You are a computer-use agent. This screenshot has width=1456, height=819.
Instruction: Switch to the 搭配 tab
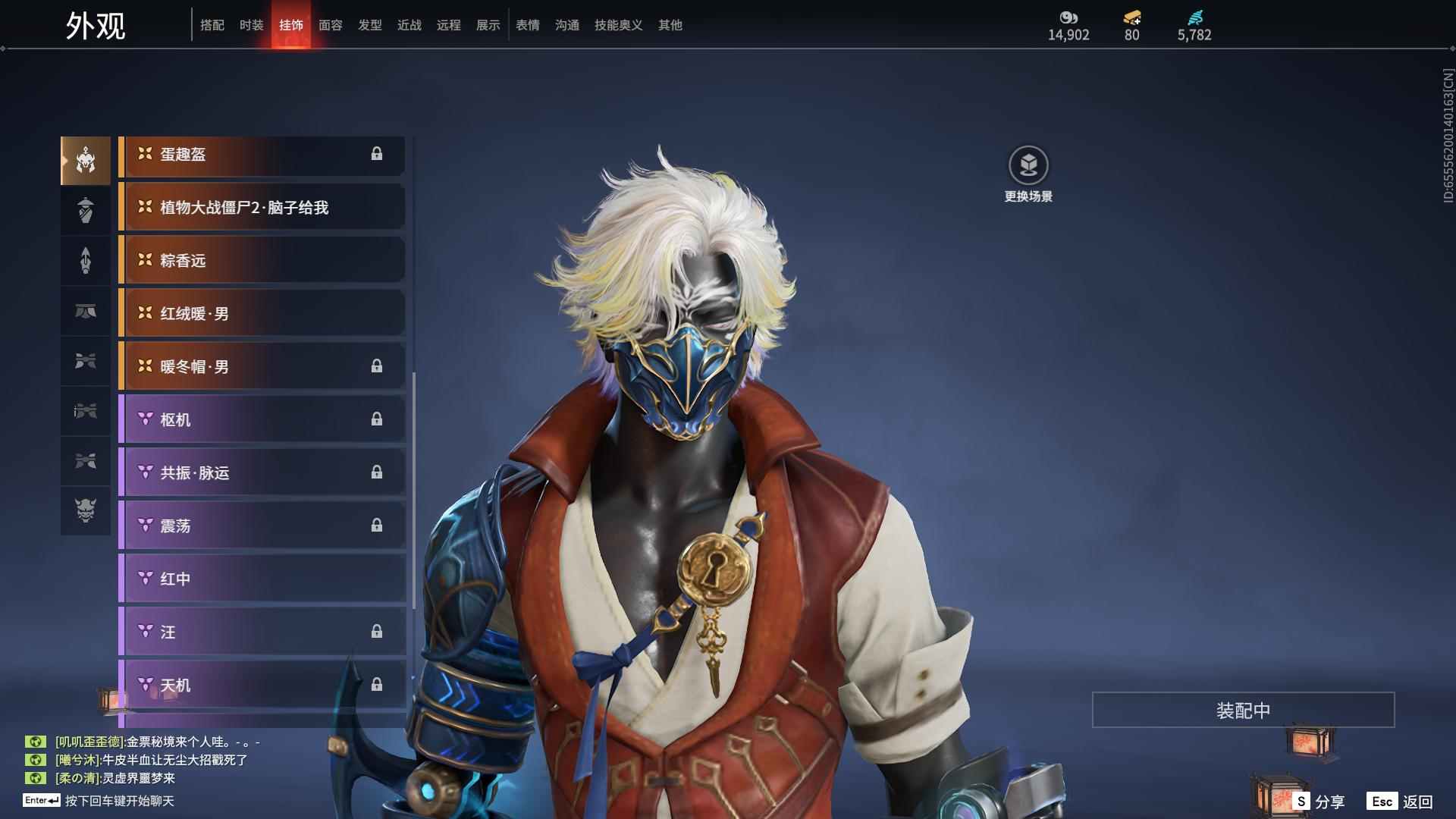(x=212, y=25)
